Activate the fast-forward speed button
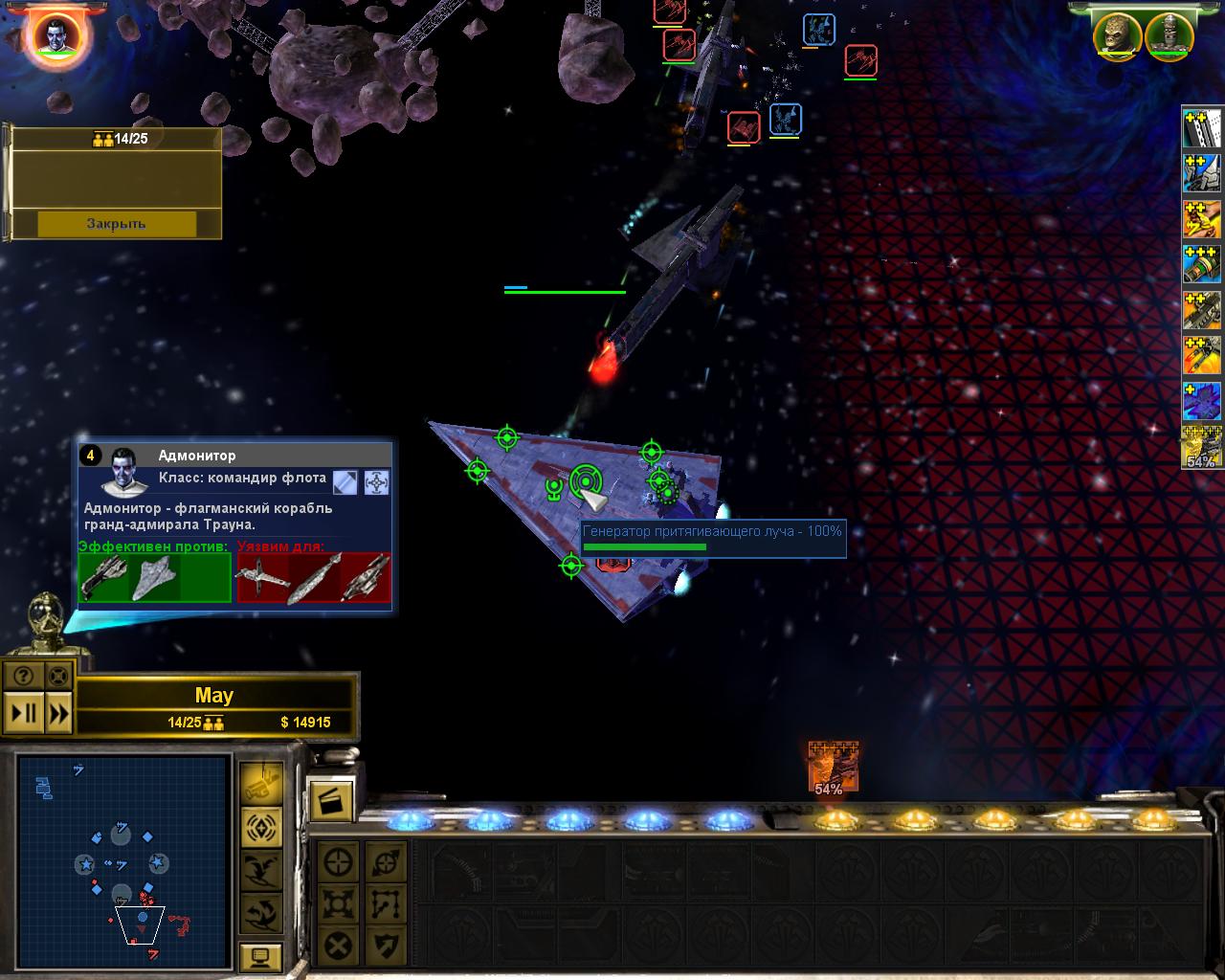1225x980 pixels. click(58, 713)
